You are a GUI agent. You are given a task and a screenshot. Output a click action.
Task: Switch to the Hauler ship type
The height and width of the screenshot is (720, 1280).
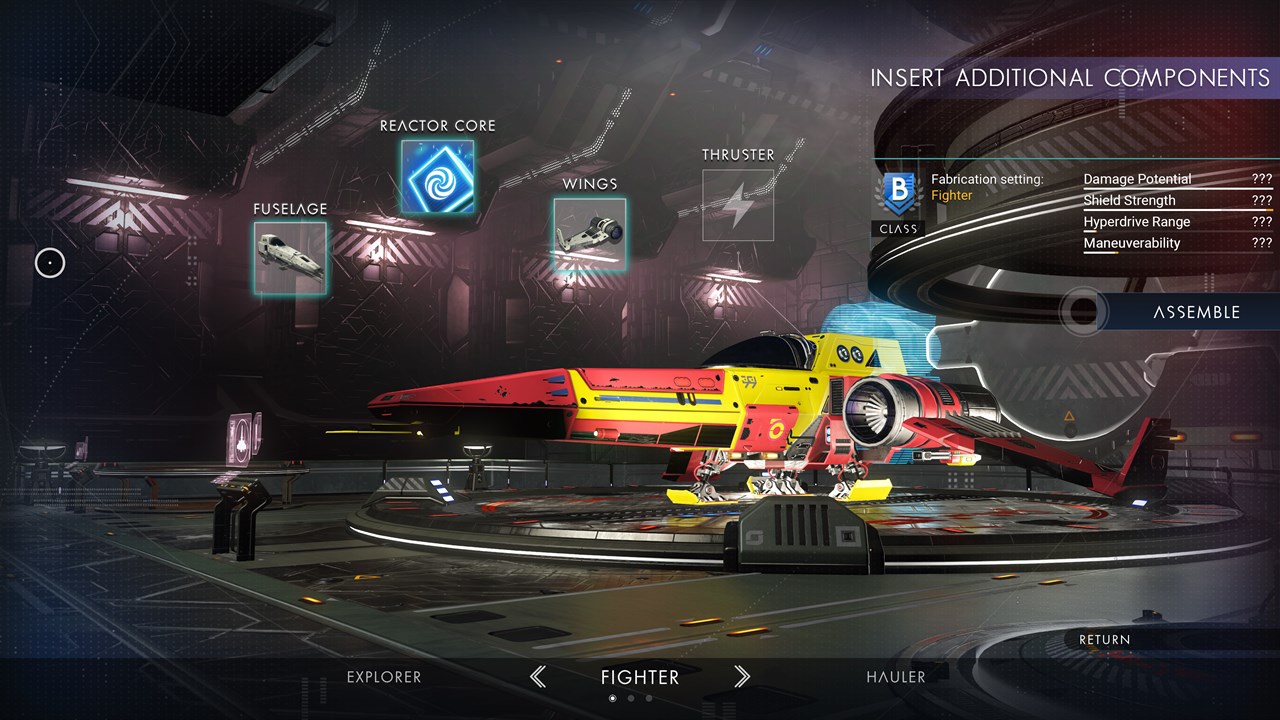(896, 677)
